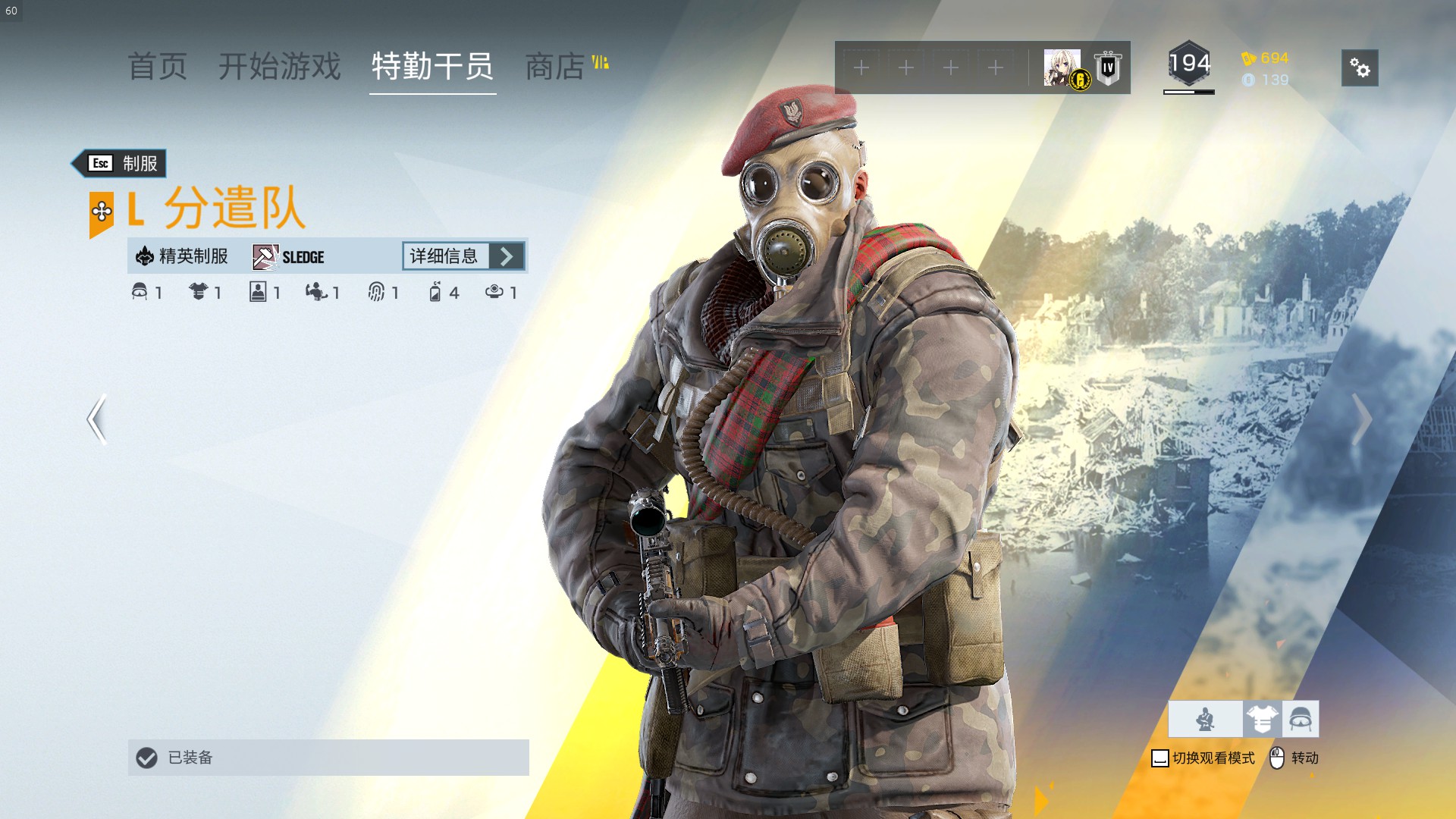Go back using the 制服 button
This screenshot has height=819, width=1456.
point(121,163)
